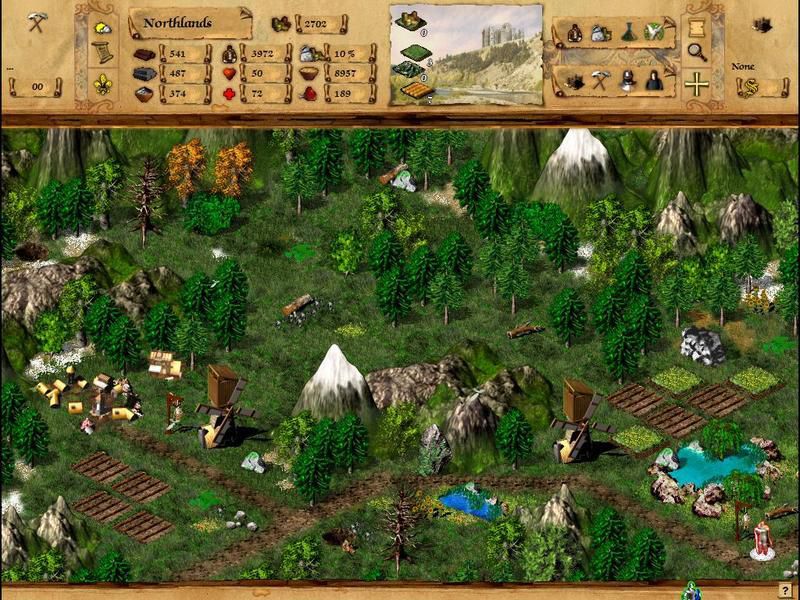Open the map scroll button
Viewport: 800px width, 600px height.
pyautogui.click(x=697, y=24)
